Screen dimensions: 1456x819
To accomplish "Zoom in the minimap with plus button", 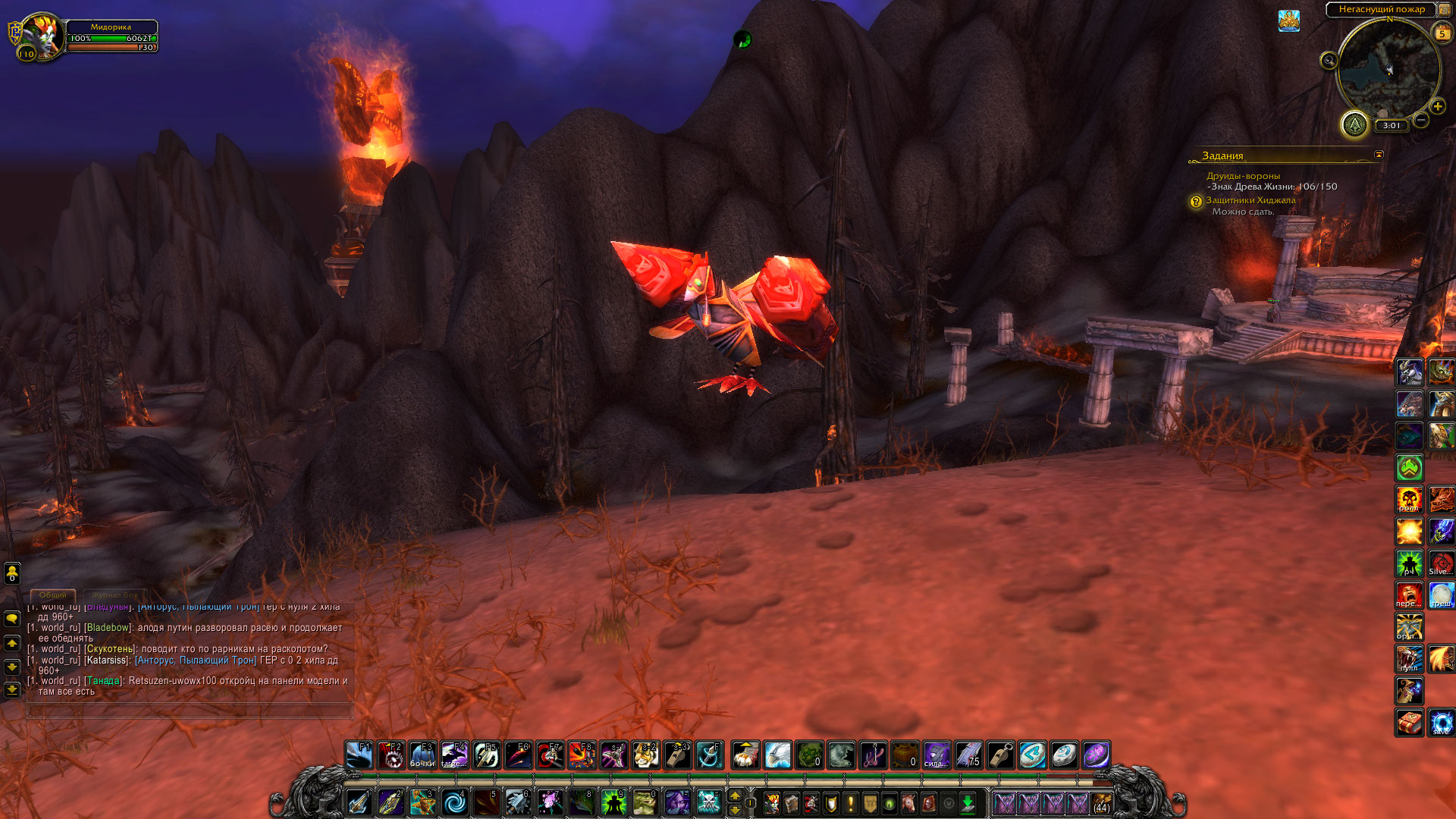I will pyautogui.click(x=1437, y=107).
